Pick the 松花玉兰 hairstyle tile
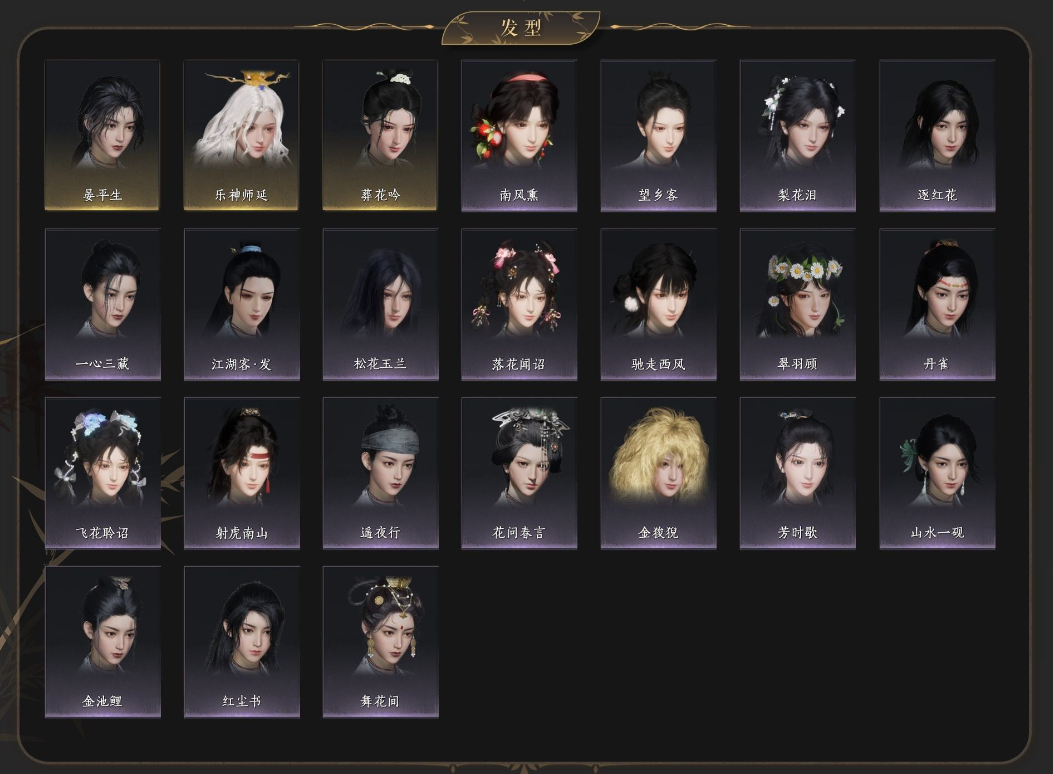 380,304
